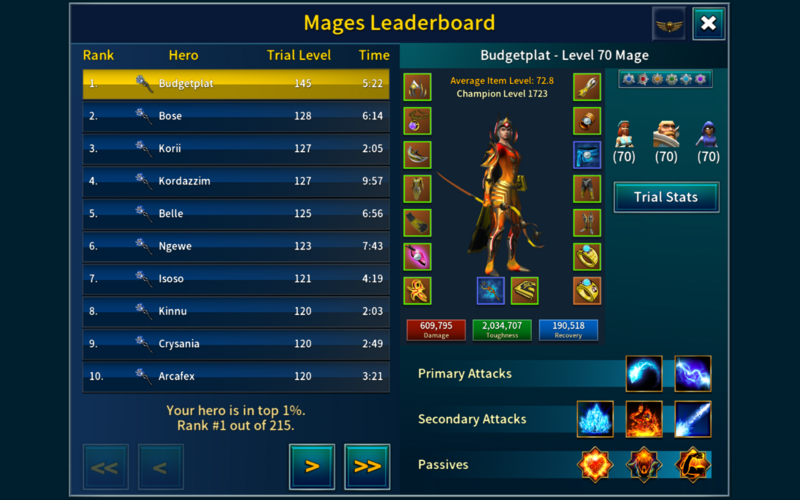Image resolution: width=800 pixels, height=500 pixels.
Task: Choose Korii's leaderboard entry
Action: pyautogui.click(x=236, y=149)
